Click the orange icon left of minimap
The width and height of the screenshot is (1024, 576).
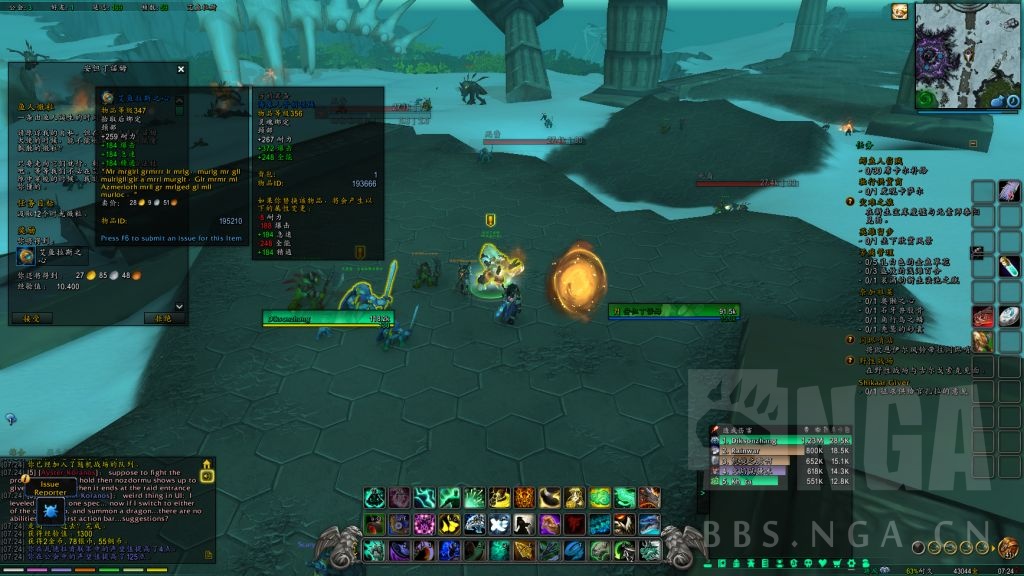(900, 12)
